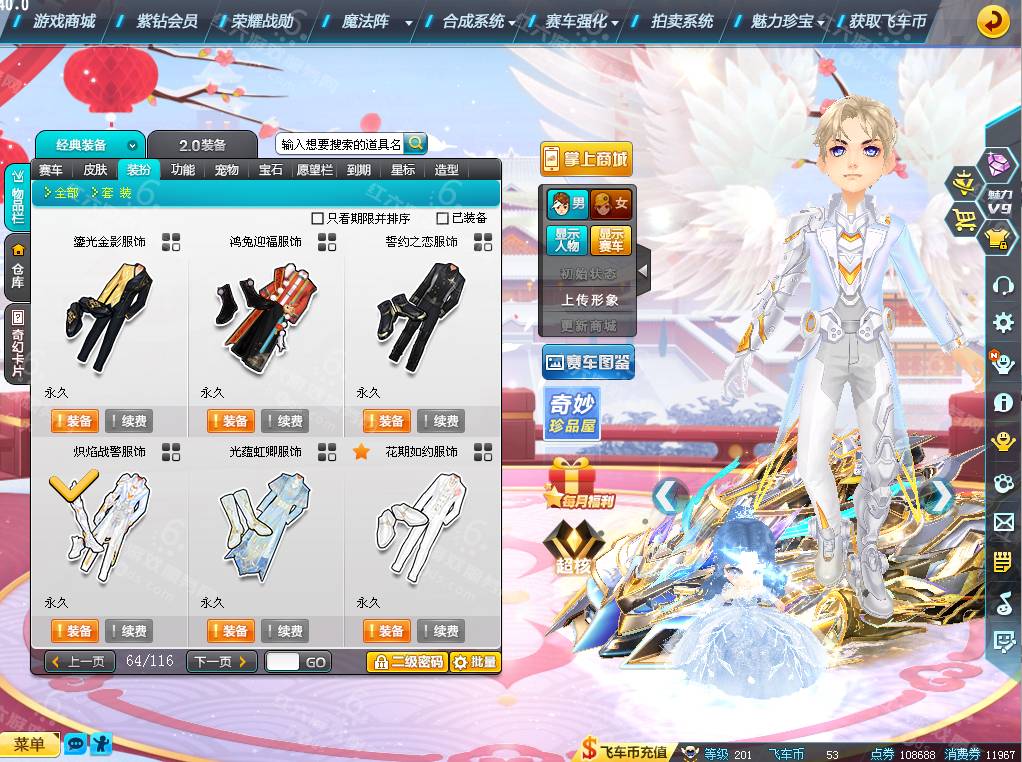1022x762 pixels.
Task: Select the 宠物 category tab
Action: click(227, 170)
